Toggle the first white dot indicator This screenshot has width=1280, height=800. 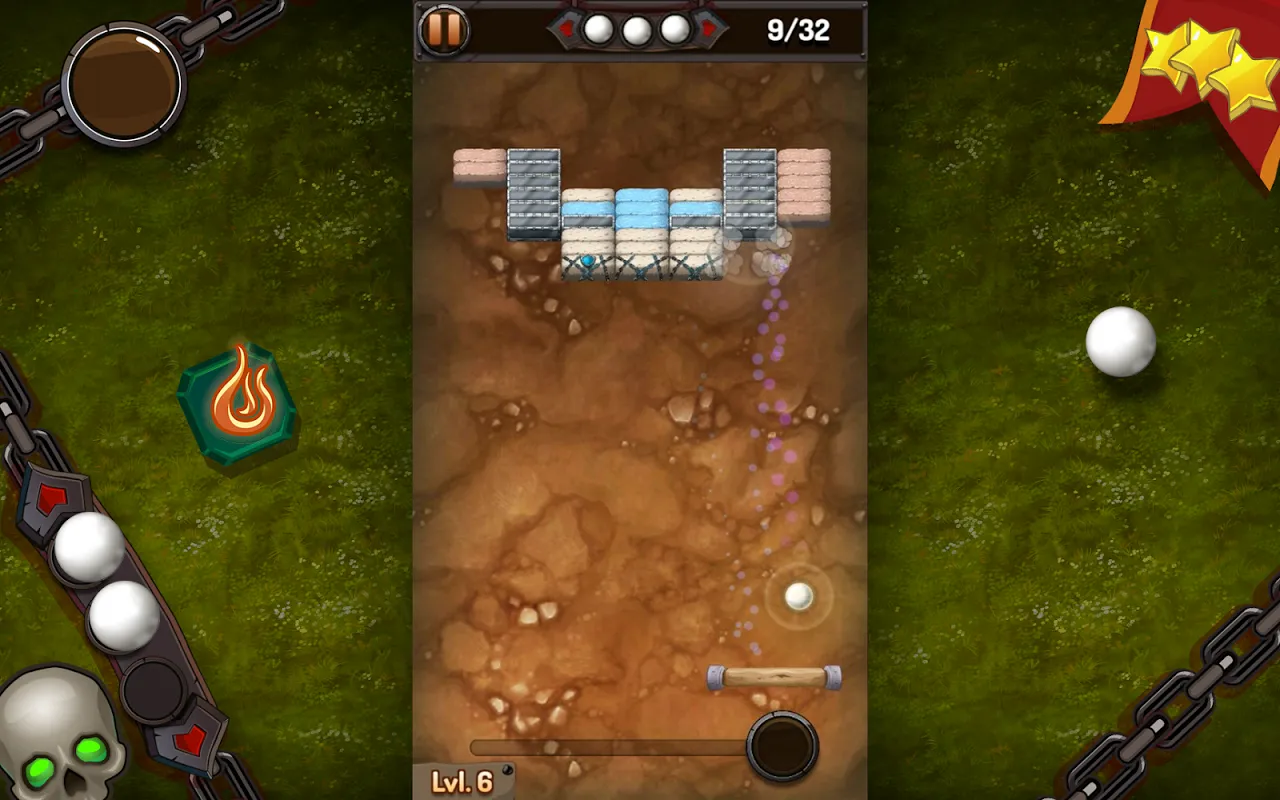click(596, 28)
